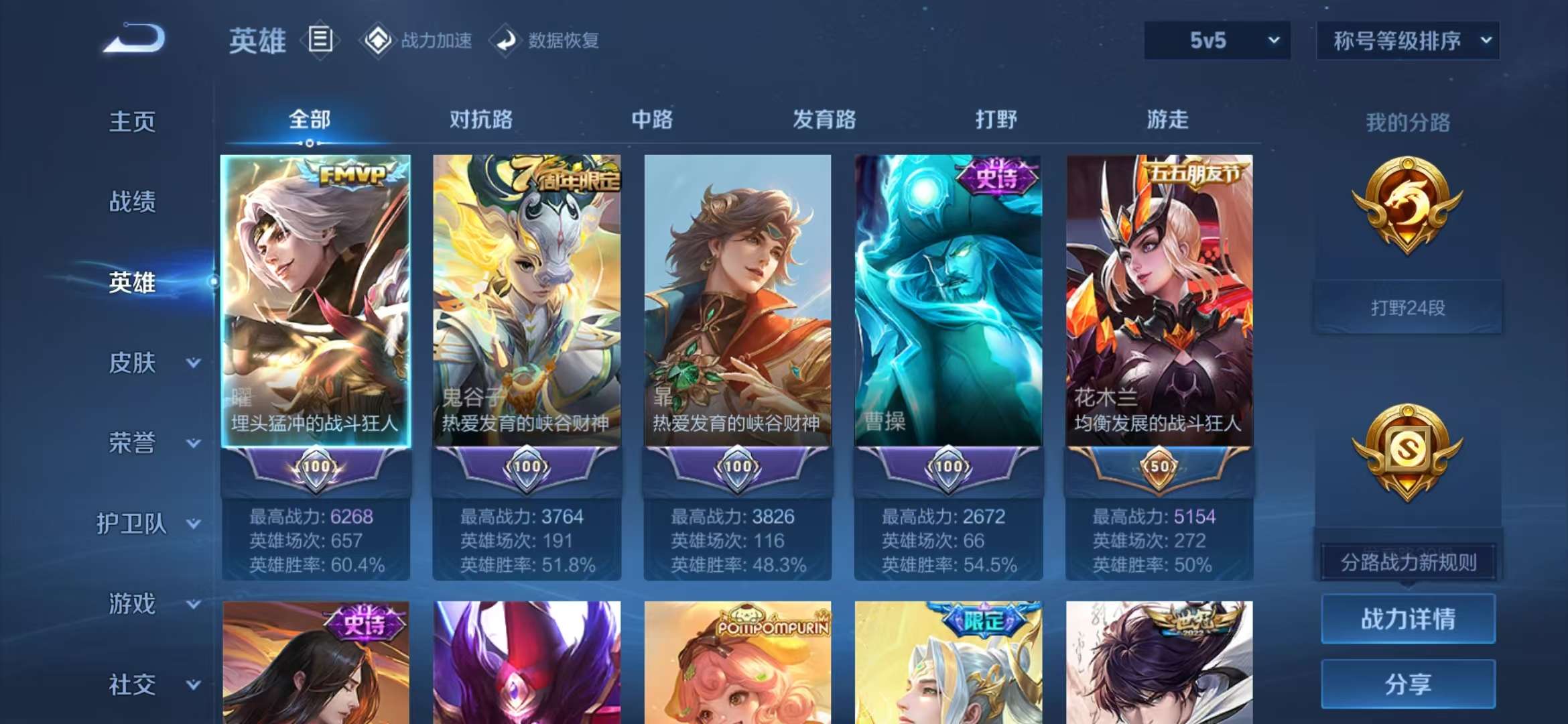The width and height of the screenshot is (1568, 724).
Task: Switch to the 打野 tab
Action: click(x=996, y=121)
